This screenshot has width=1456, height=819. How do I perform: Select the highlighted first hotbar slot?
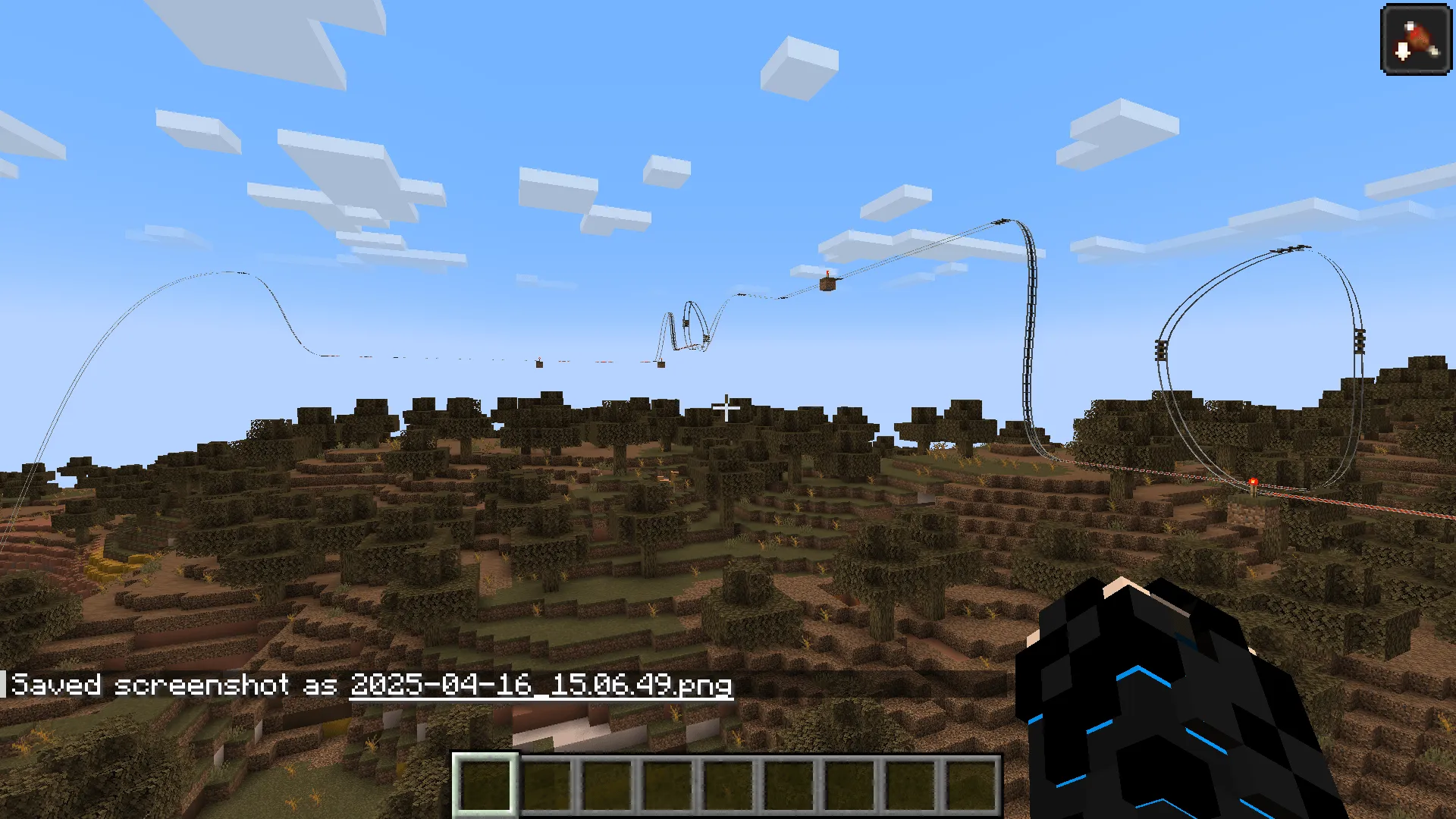tap(487, 785)
